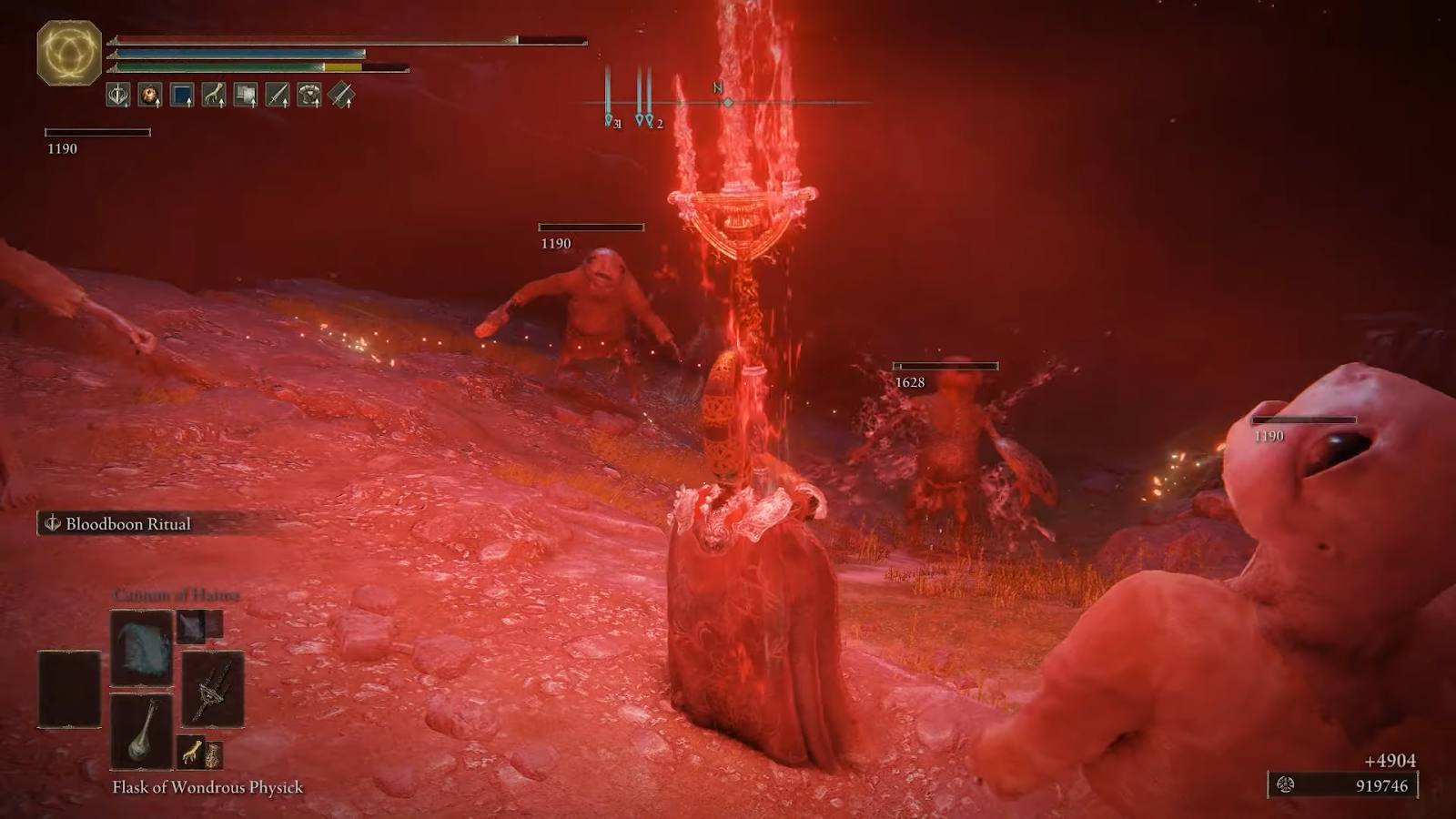This screenshot has width=1456, height=819.
Task: Select the Flask of Wondrous Physick slot
Action: 141,731
